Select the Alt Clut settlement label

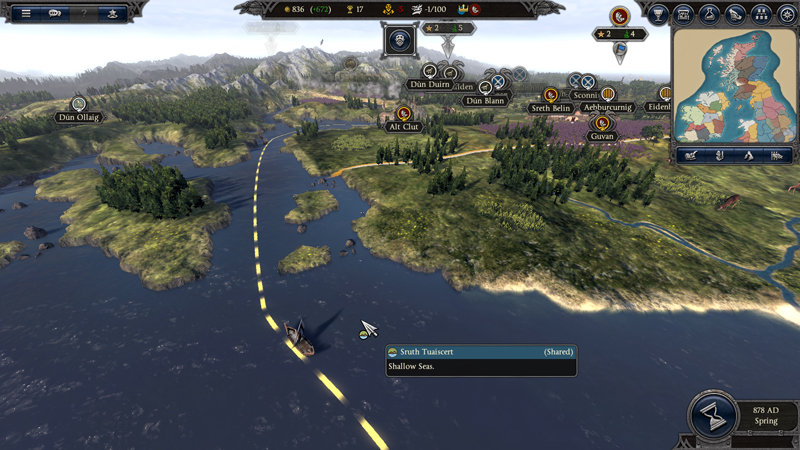(404, 127)
